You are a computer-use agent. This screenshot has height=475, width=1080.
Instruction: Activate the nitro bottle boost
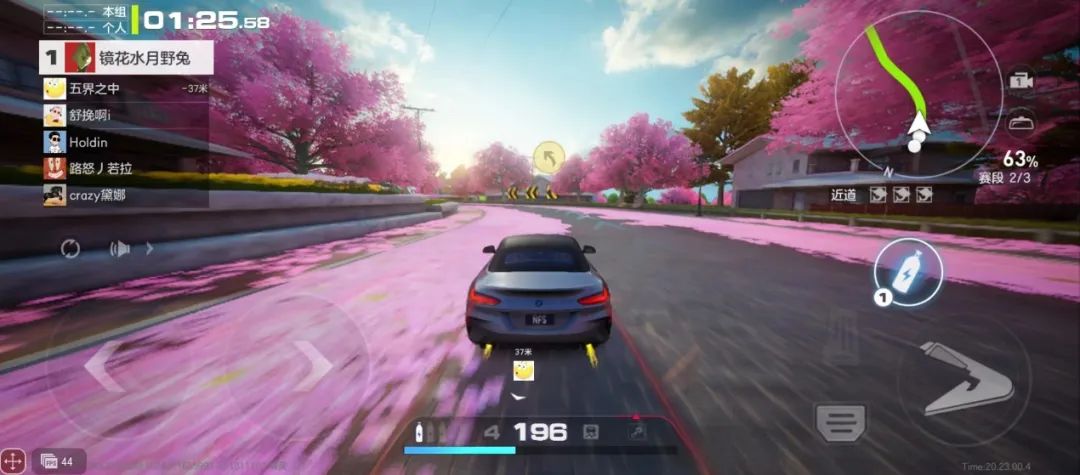pos(908,271)
